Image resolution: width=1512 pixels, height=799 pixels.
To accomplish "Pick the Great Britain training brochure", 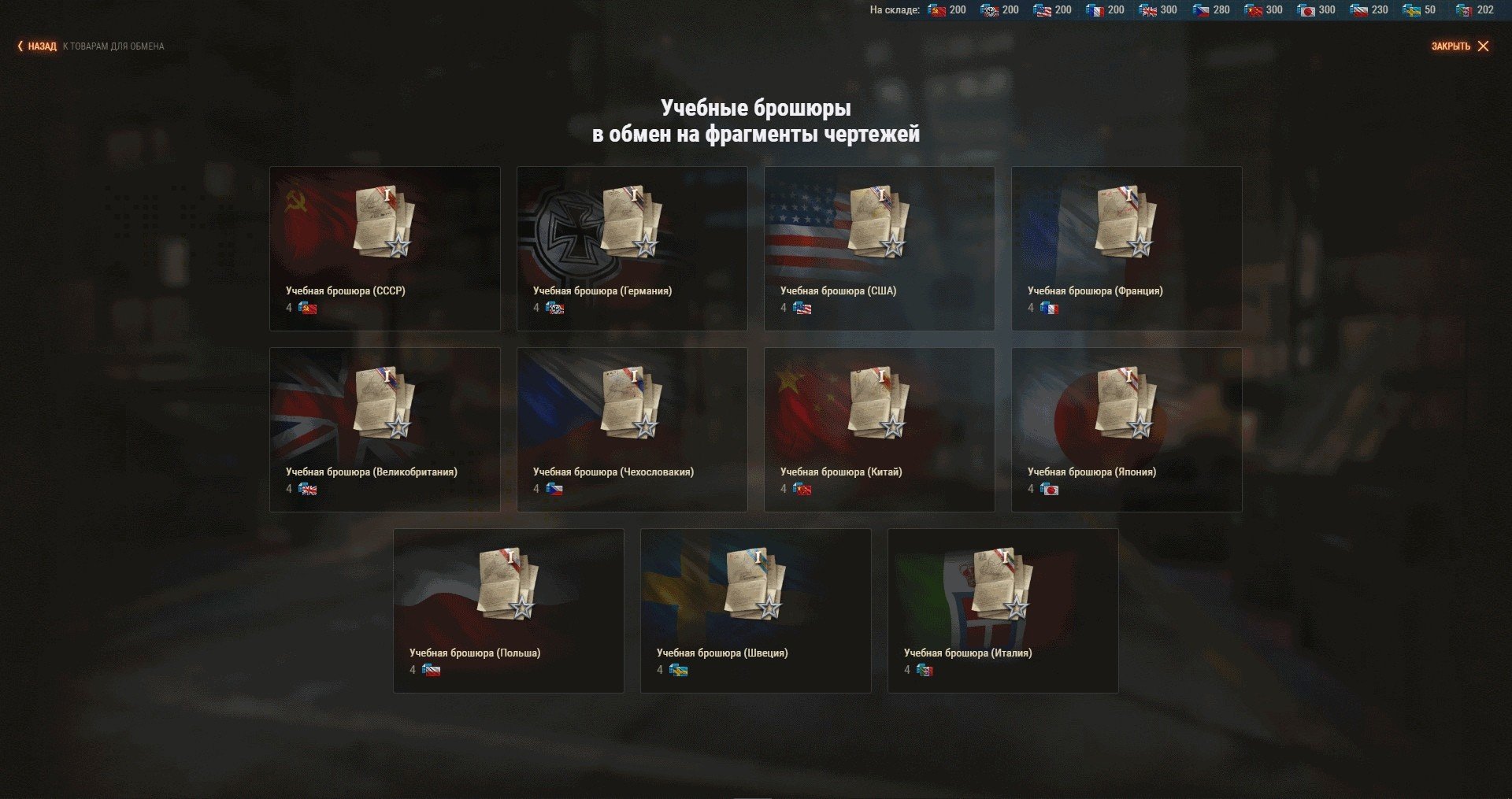I will (x=384, y=429).
